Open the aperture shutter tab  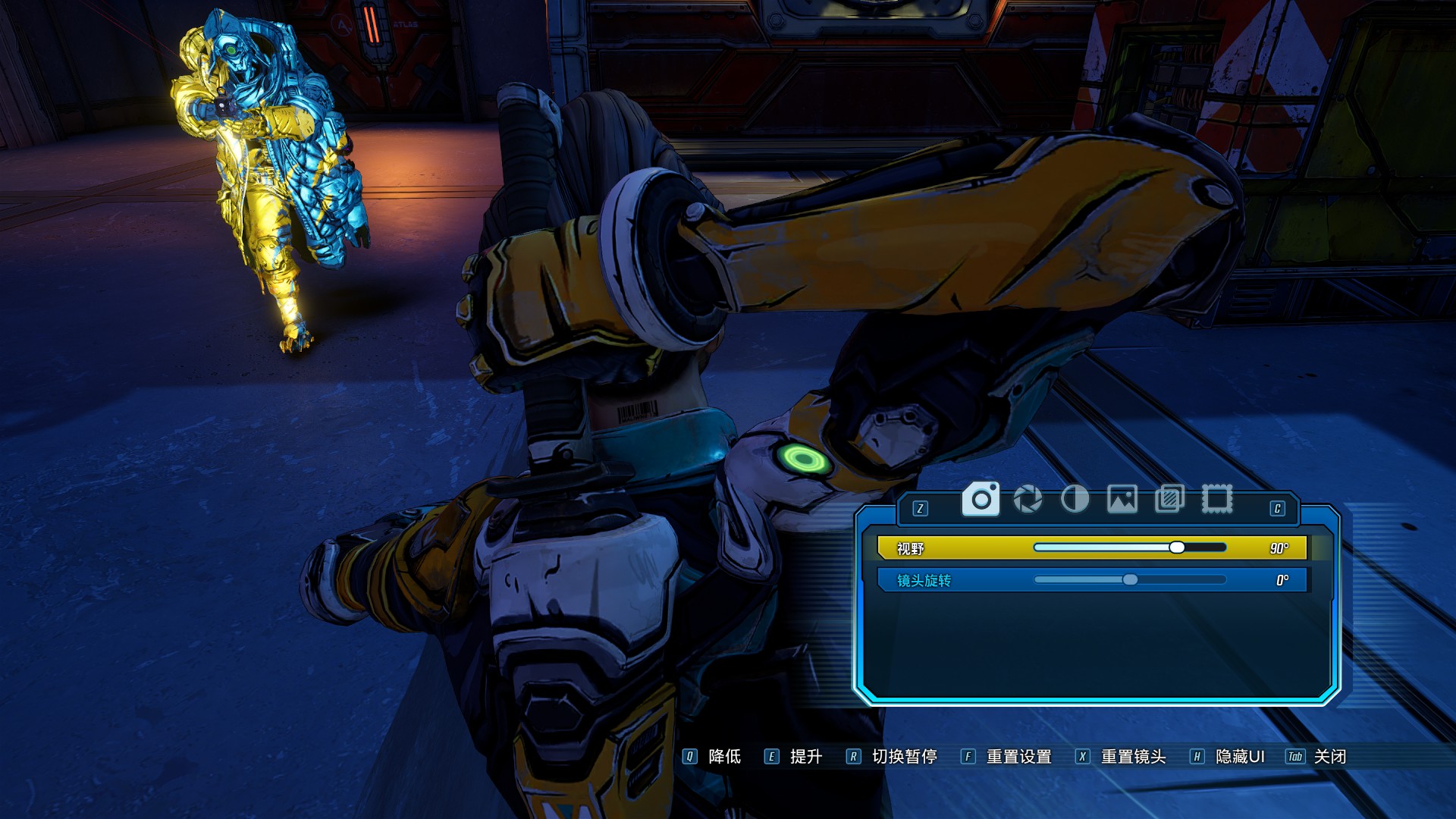pos(1028,499)
